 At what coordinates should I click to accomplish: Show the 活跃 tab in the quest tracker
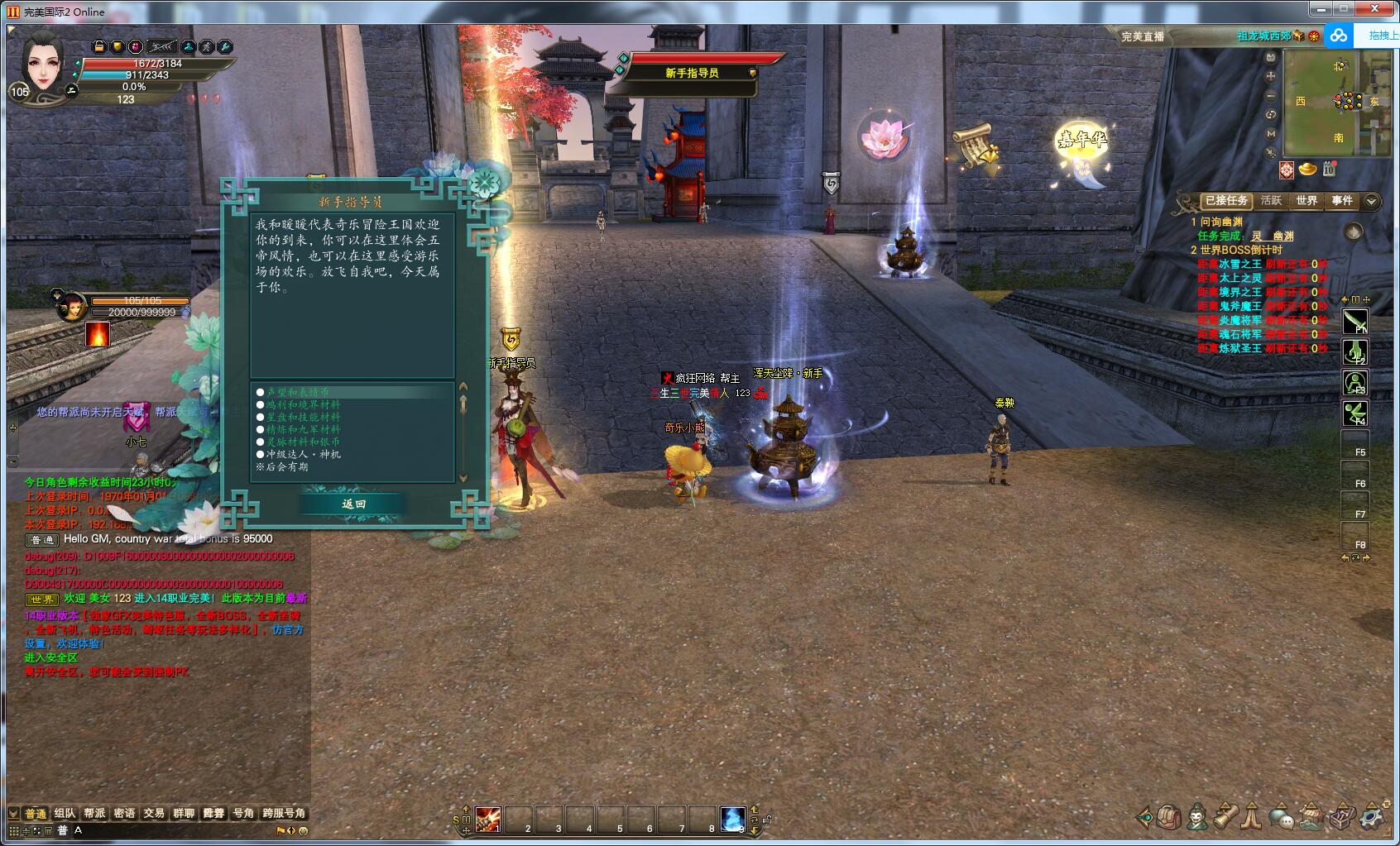[1271, 201]
